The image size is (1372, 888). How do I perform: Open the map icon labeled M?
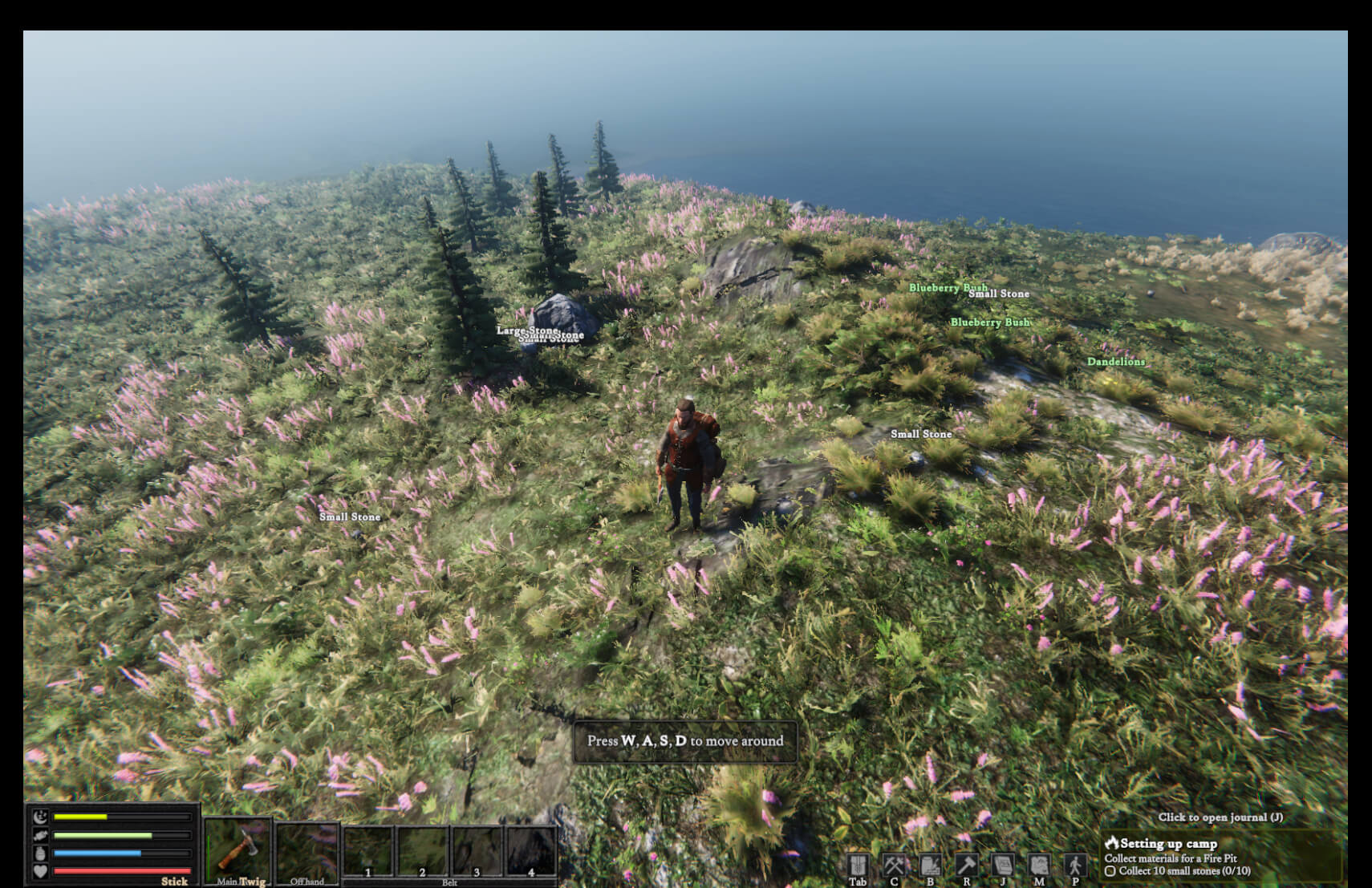[x=1039, y=864]
